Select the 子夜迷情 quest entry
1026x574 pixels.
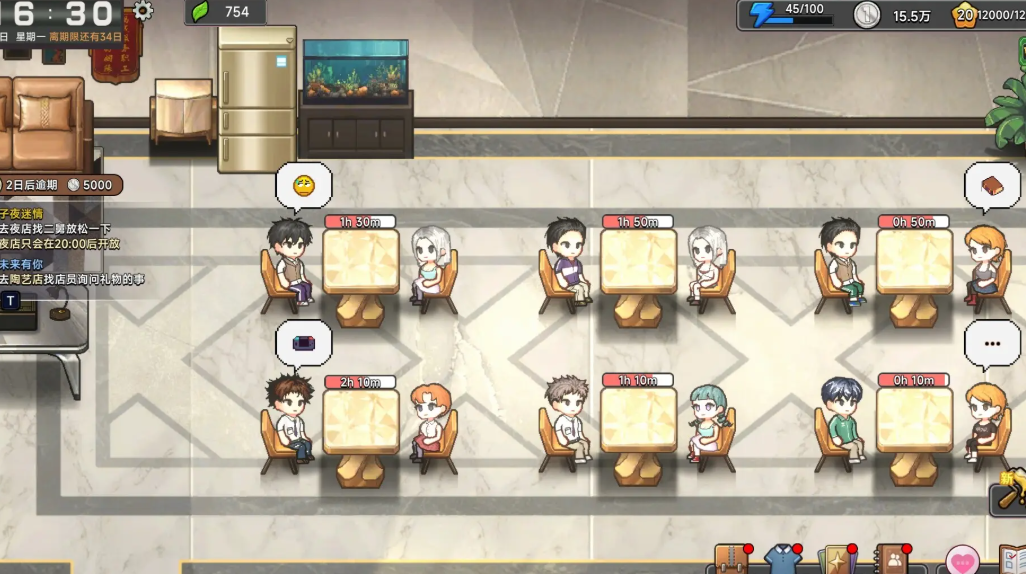click(22, 214)
